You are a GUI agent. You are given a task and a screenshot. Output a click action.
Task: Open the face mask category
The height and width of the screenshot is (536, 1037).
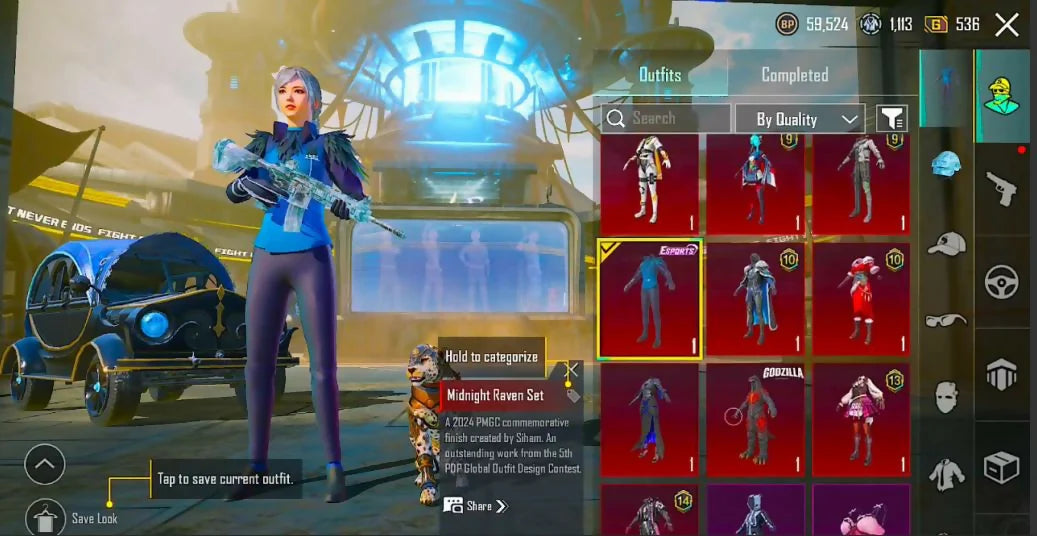[946, 397]
